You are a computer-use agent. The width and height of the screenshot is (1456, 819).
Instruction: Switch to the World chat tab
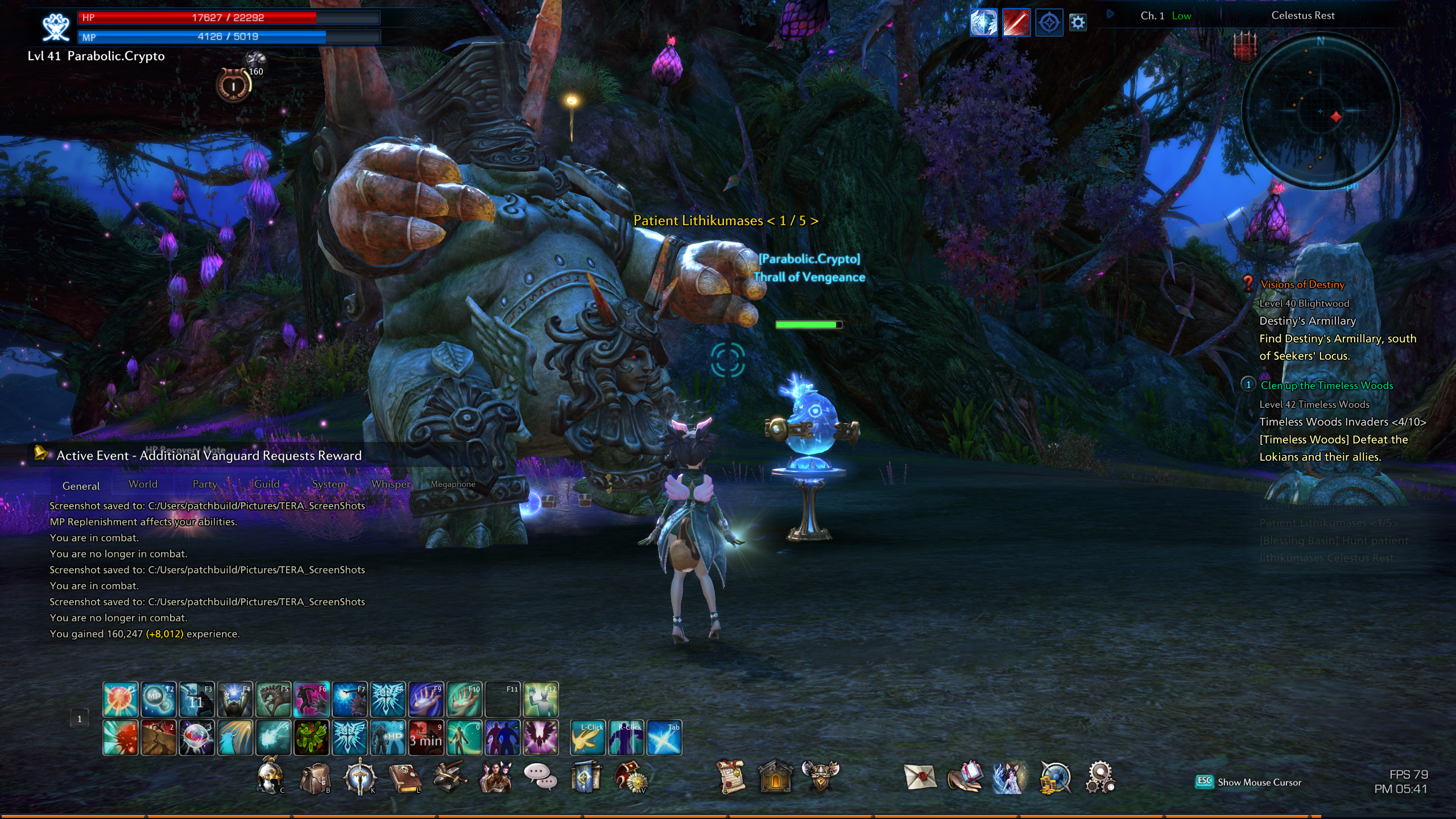pyautogui.click(x=143, y=484)
